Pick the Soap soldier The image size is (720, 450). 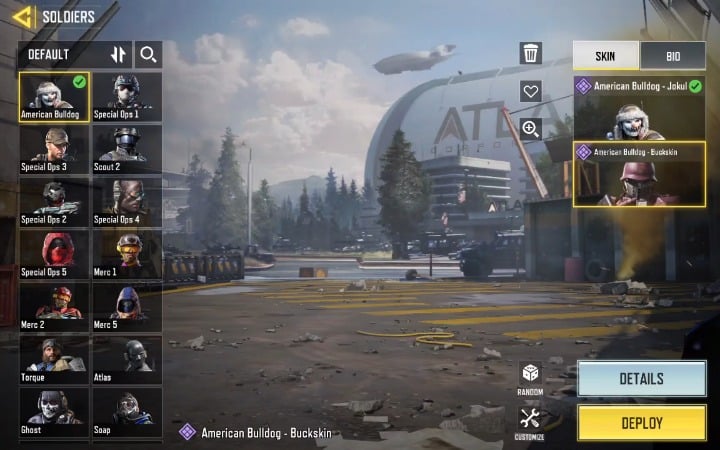126,411
